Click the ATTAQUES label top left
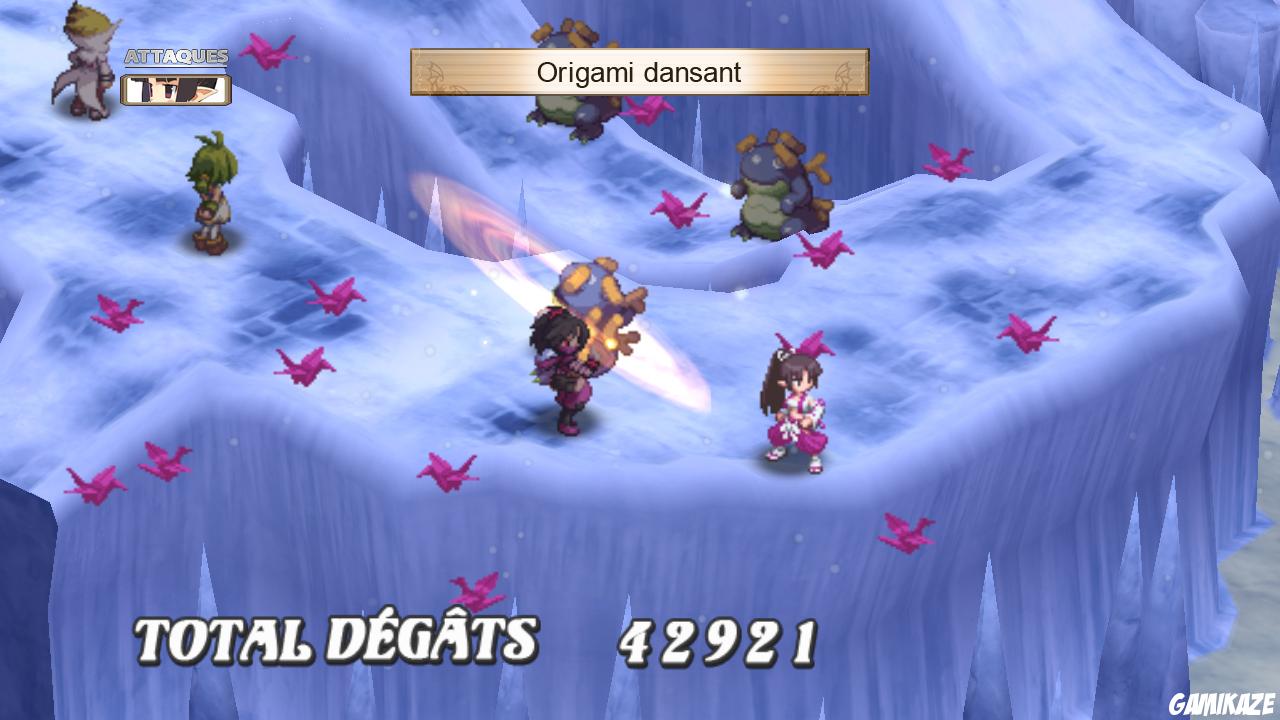 (175, 57)
